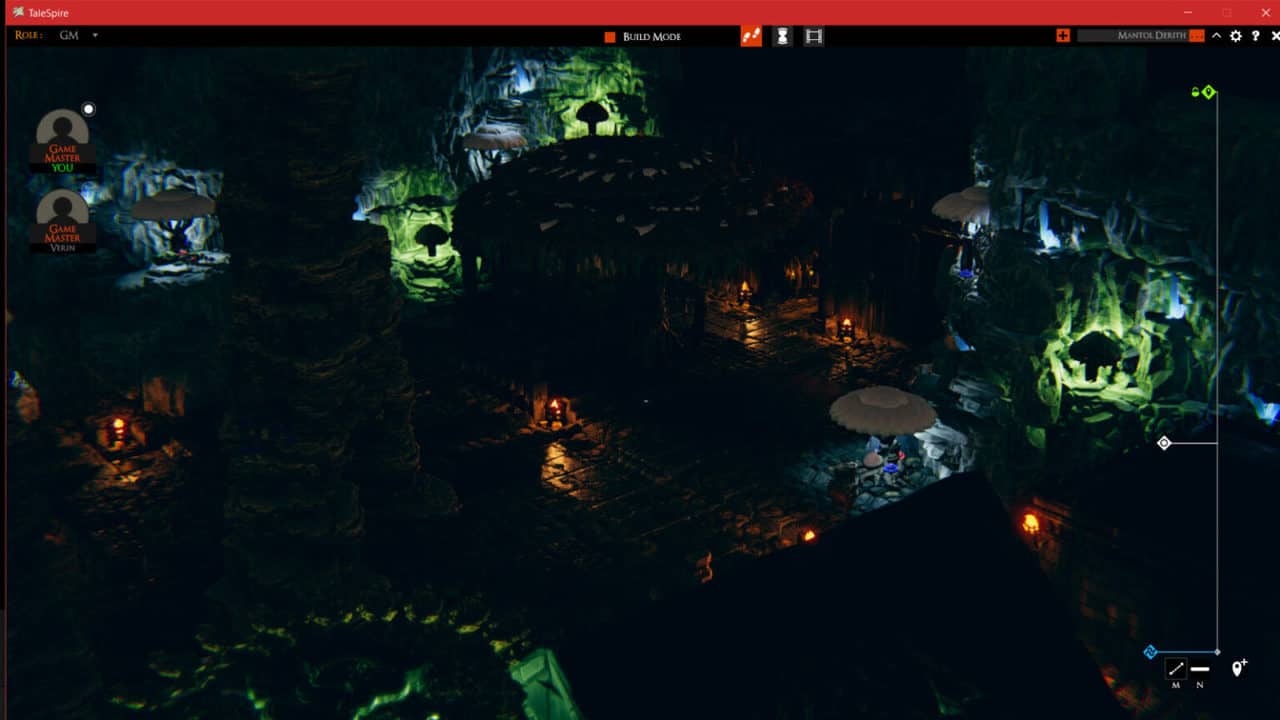Image resolution: width=1280 pixels, height=720 pixels.
Task: Click the orange footsteps mode icon
Action: click(750, 36)
